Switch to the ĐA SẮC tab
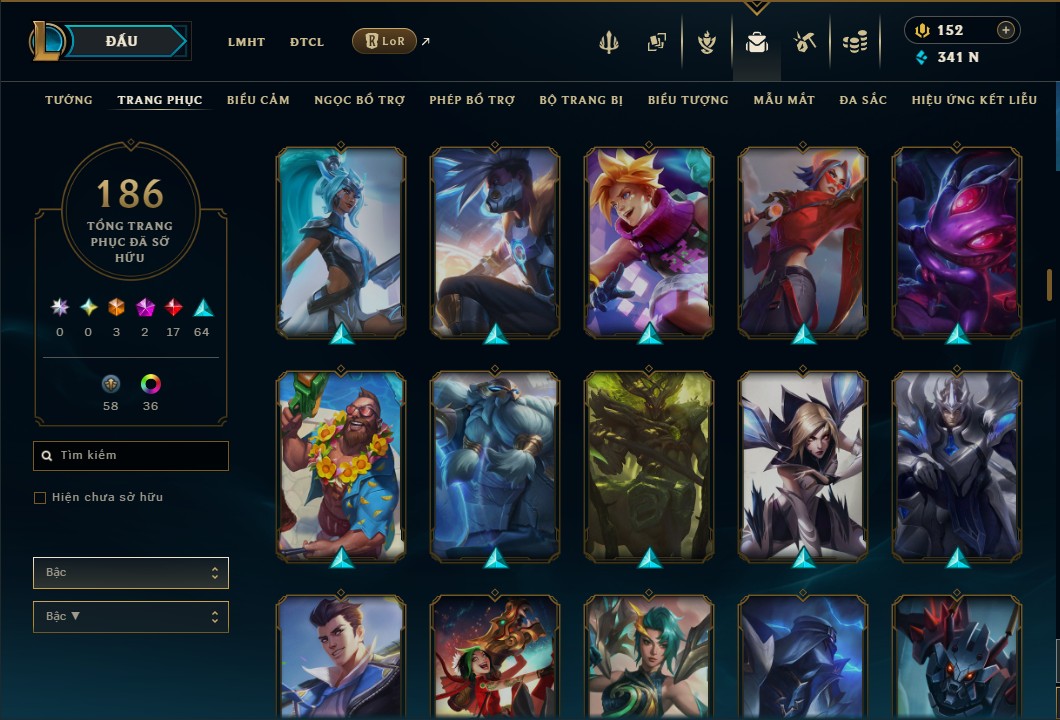 tap(863, 100)
